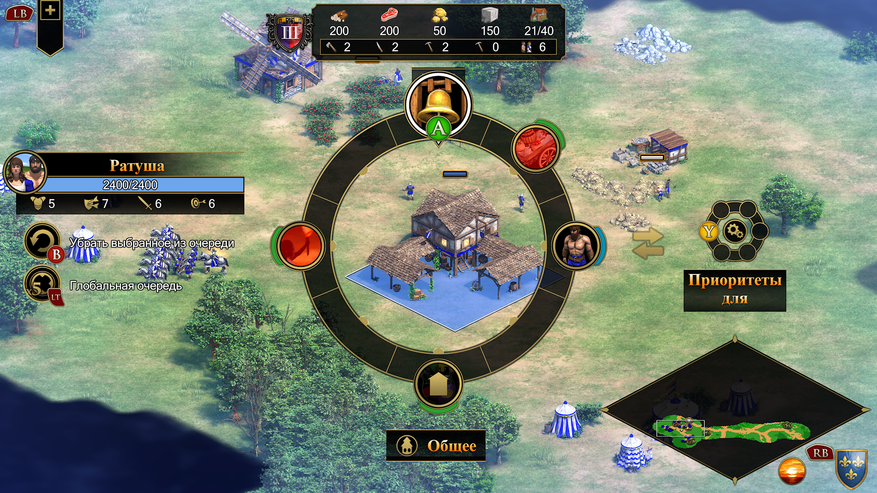Select the stone resource icon
Image resolution: width=877 pixels, height=493 pixels.
pos(489,16)
